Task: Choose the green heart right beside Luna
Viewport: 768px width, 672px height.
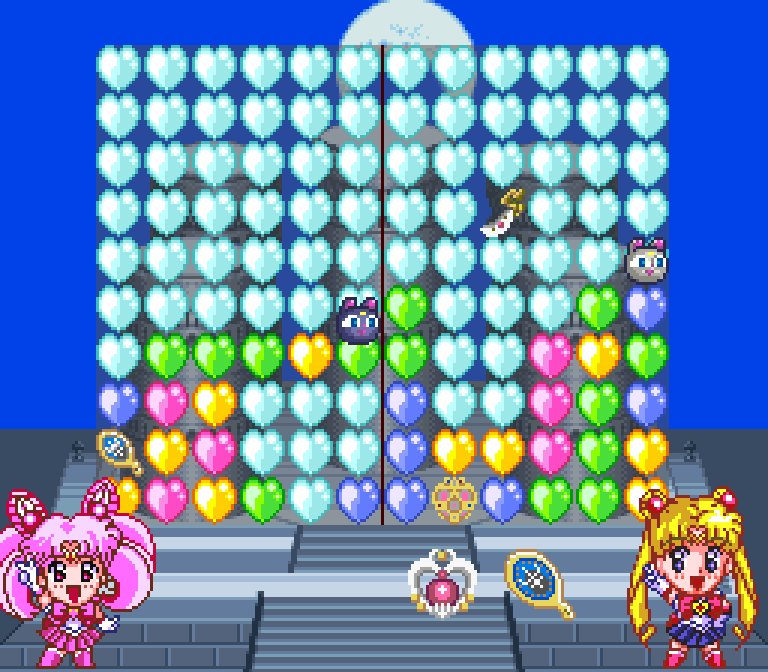Action: 407,307
